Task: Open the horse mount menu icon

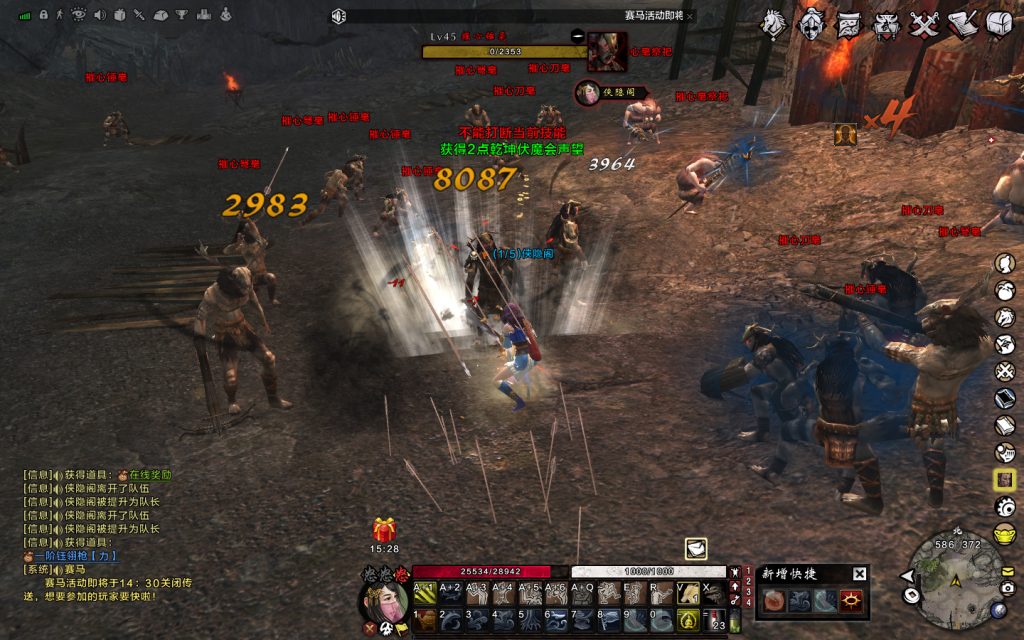Action: click(x=774, y=23)
